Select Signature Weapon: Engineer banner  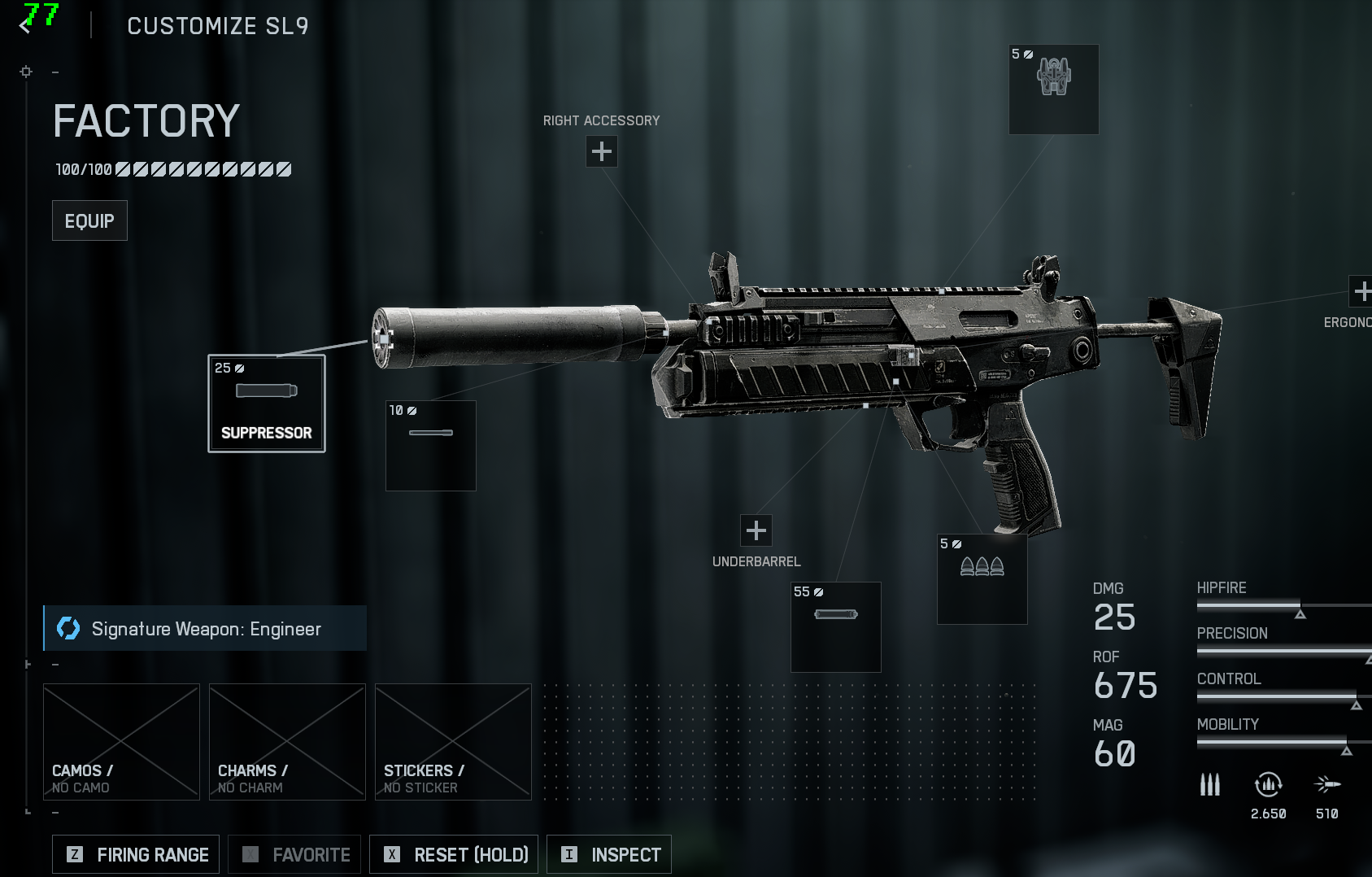click(x=205, y=628)
